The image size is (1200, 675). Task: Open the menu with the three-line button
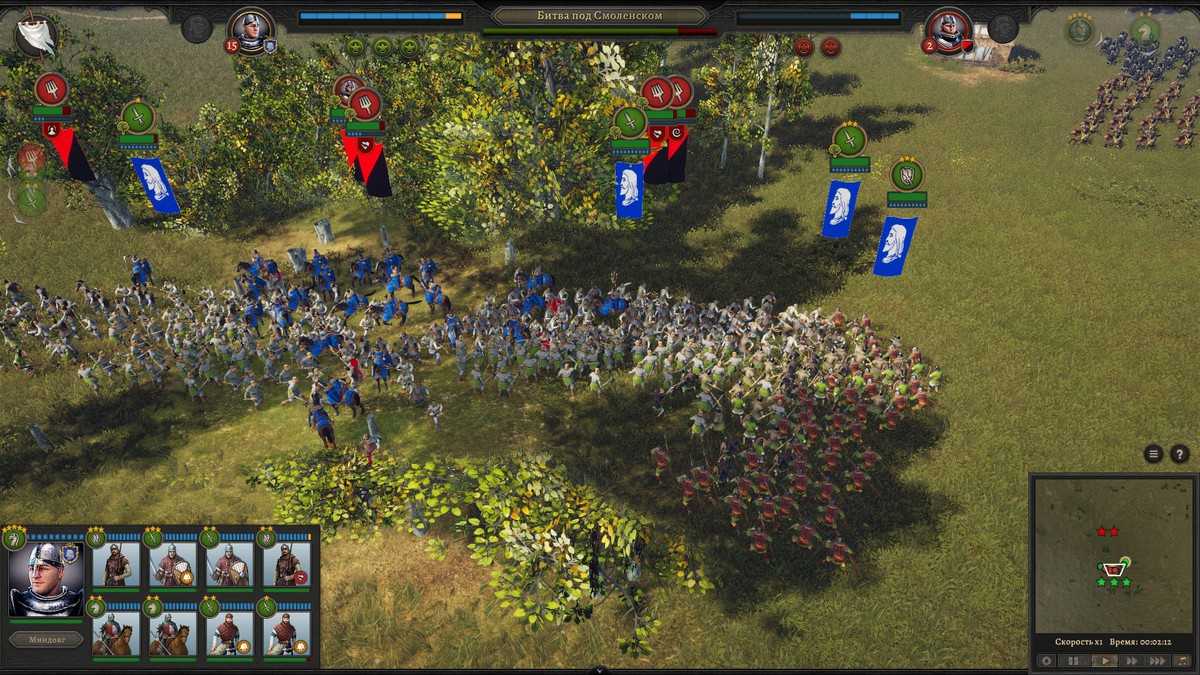pyautogui.click(x=1153, y=454)
